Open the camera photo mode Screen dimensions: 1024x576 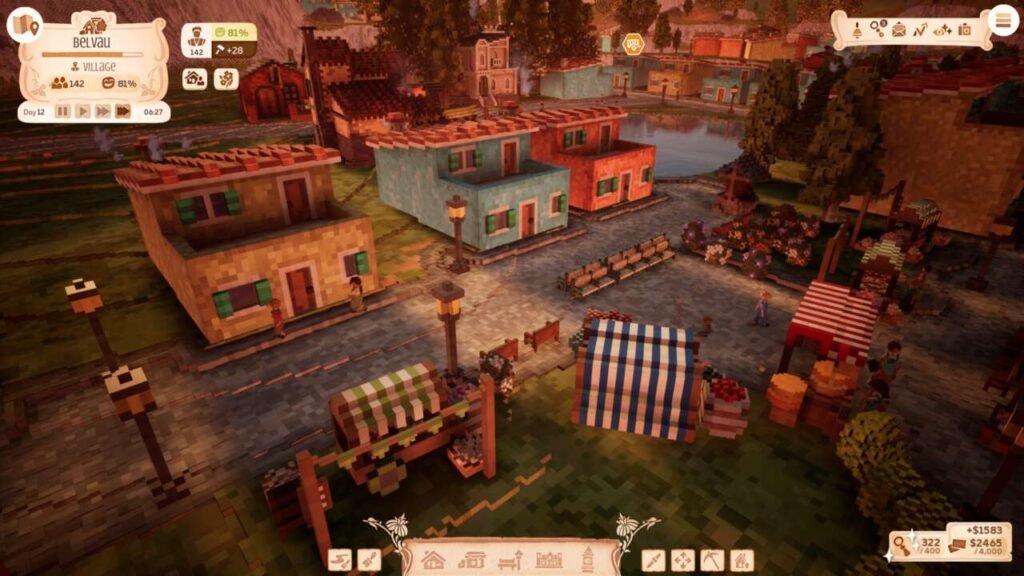(964, 29)
